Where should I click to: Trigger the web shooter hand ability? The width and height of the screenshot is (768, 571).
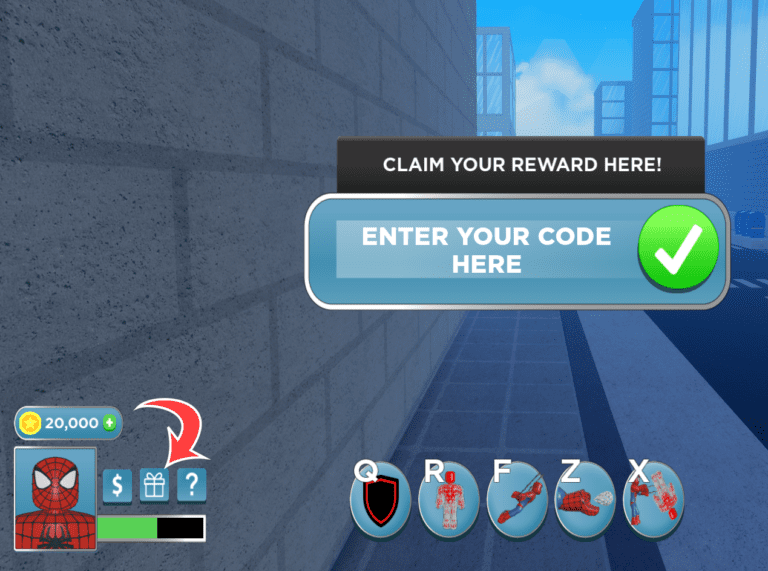click(x=585, y=498)
